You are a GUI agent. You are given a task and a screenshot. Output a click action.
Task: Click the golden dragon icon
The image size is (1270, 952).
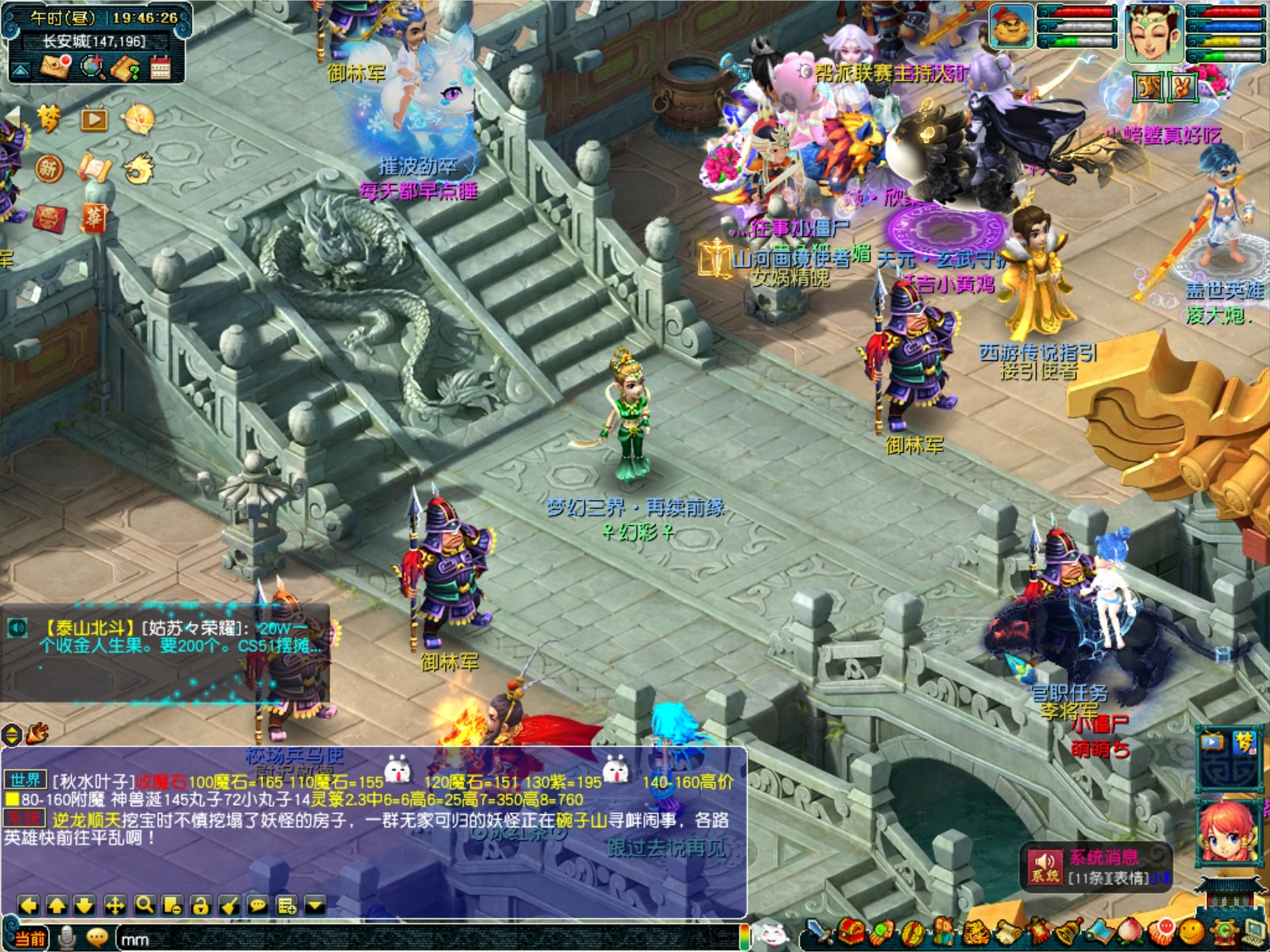(138, 169)
